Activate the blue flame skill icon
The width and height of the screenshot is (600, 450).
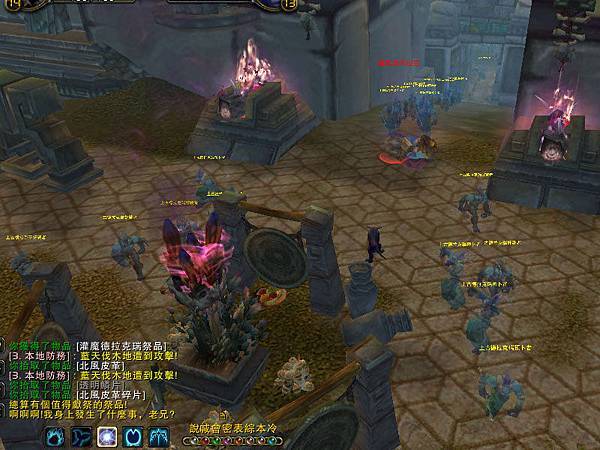(53, 436)
